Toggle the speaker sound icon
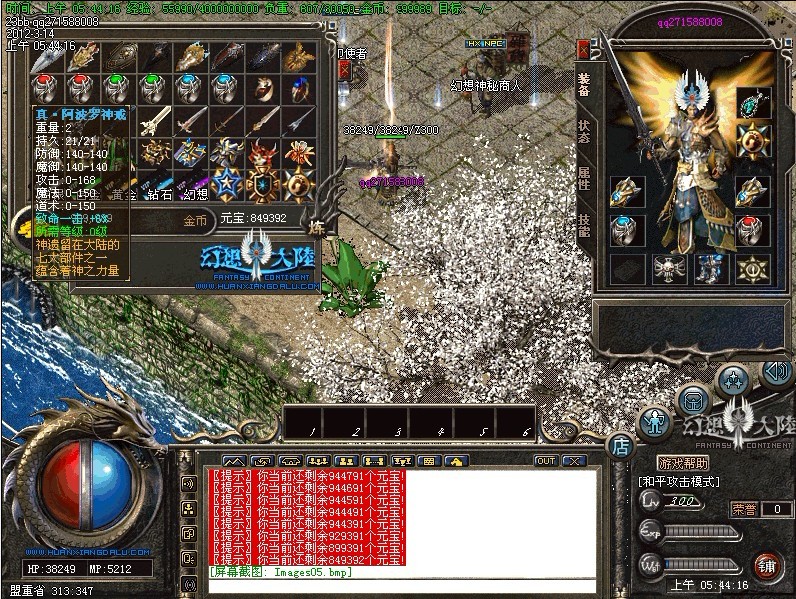796x599 pixels. pyautogui.click(x=776, y=372)
